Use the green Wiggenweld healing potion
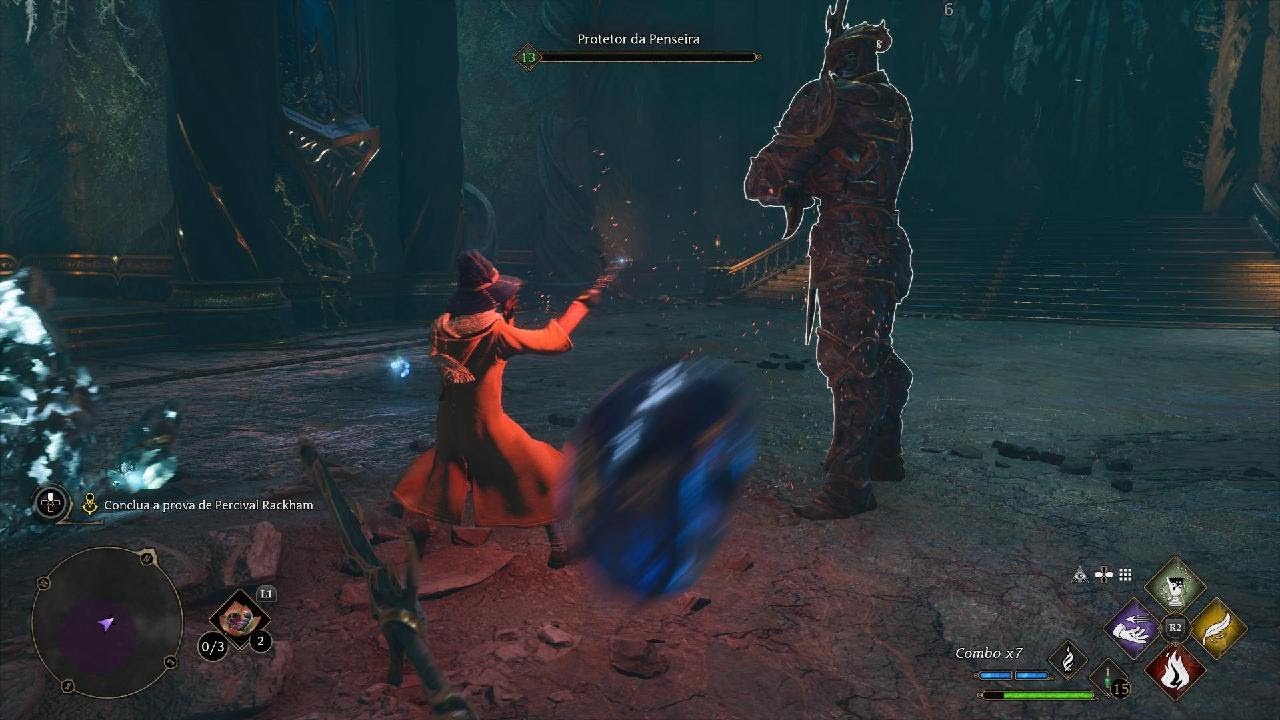 [x=1108, y=678]
